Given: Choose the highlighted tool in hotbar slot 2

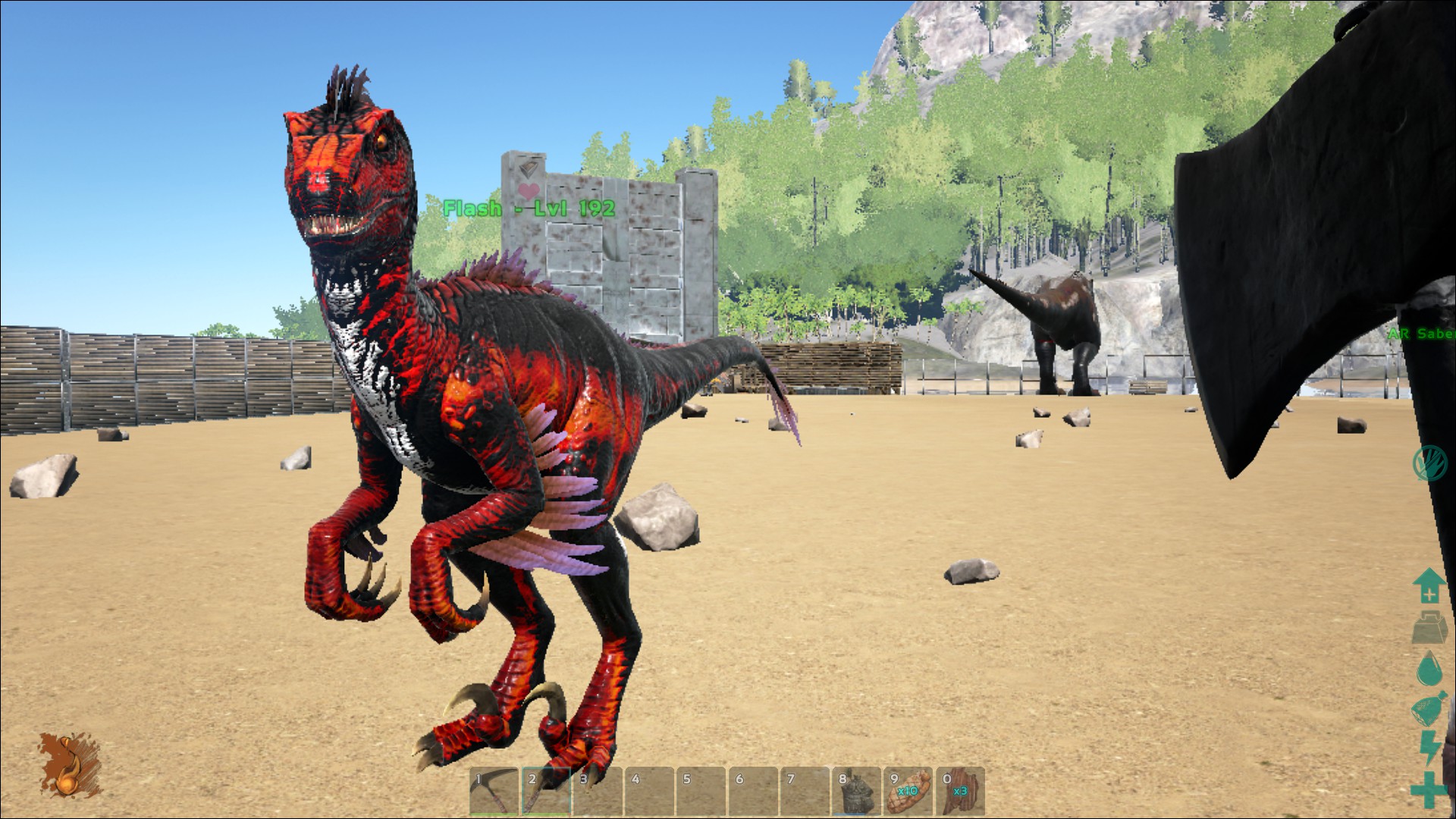Looking at the screenshot, I should pos(546,792).
